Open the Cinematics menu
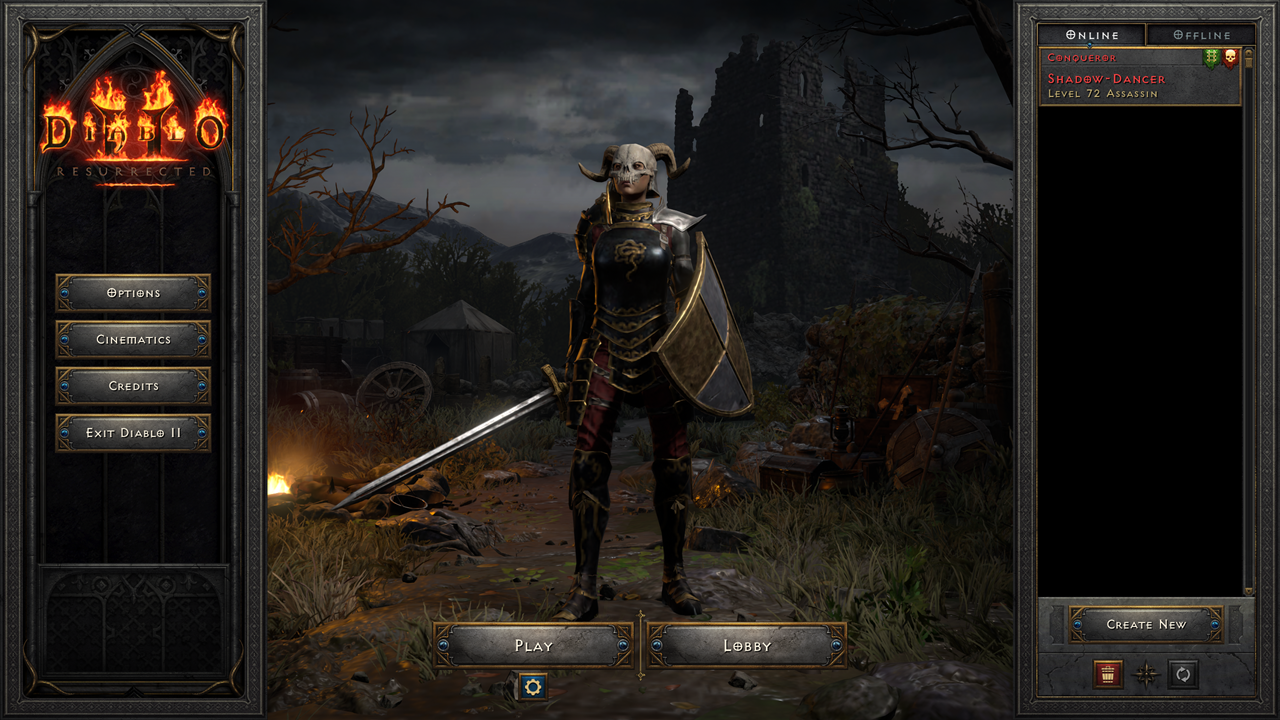The width and height of the screenshot is (1280, 720). click(x=134, y=340)
